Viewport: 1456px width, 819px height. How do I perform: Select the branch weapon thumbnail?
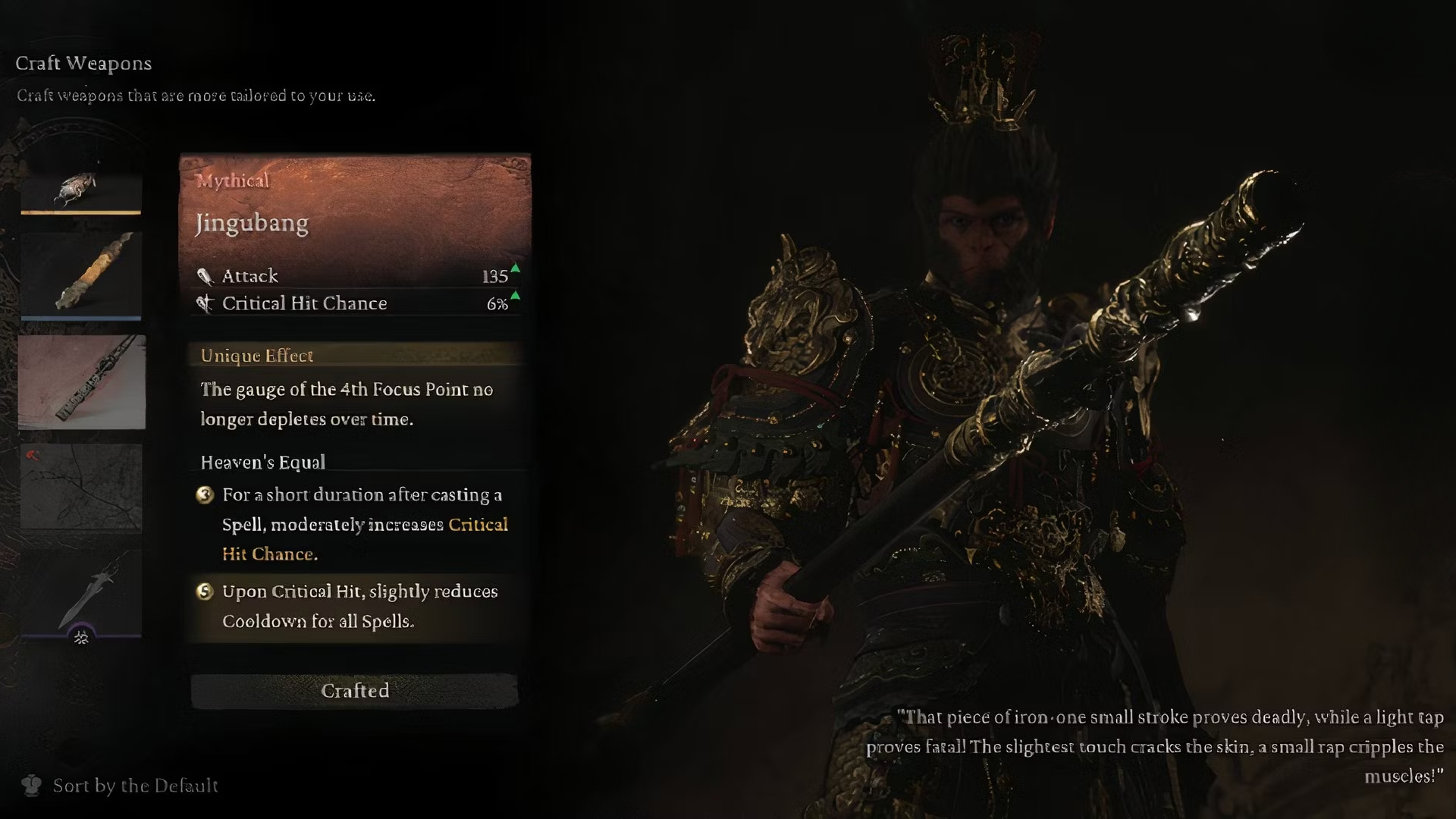point(81,485)
